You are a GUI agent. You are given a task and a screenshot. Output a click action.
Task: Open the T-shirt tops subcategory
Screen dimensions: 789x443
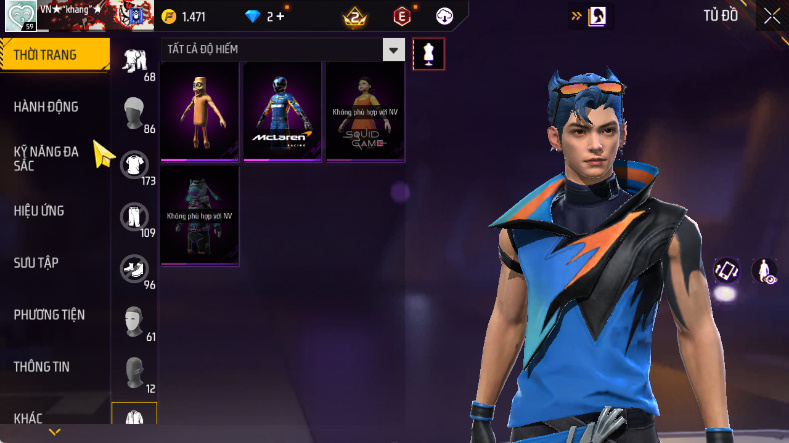click(x=134, y=162)
